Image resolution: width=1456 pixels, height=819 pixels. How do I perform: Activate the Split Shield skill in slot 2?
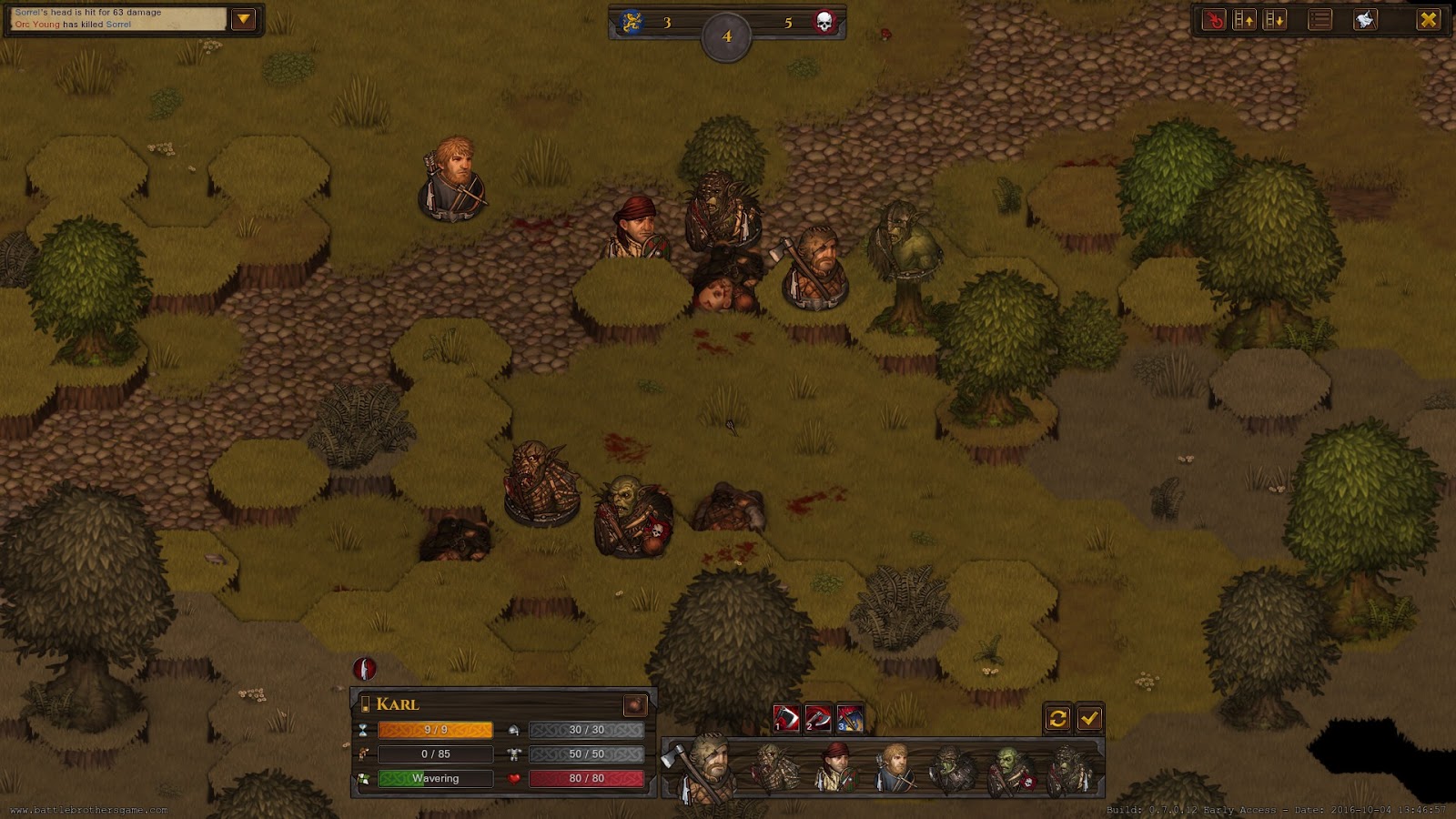click(x=819, y=718)
